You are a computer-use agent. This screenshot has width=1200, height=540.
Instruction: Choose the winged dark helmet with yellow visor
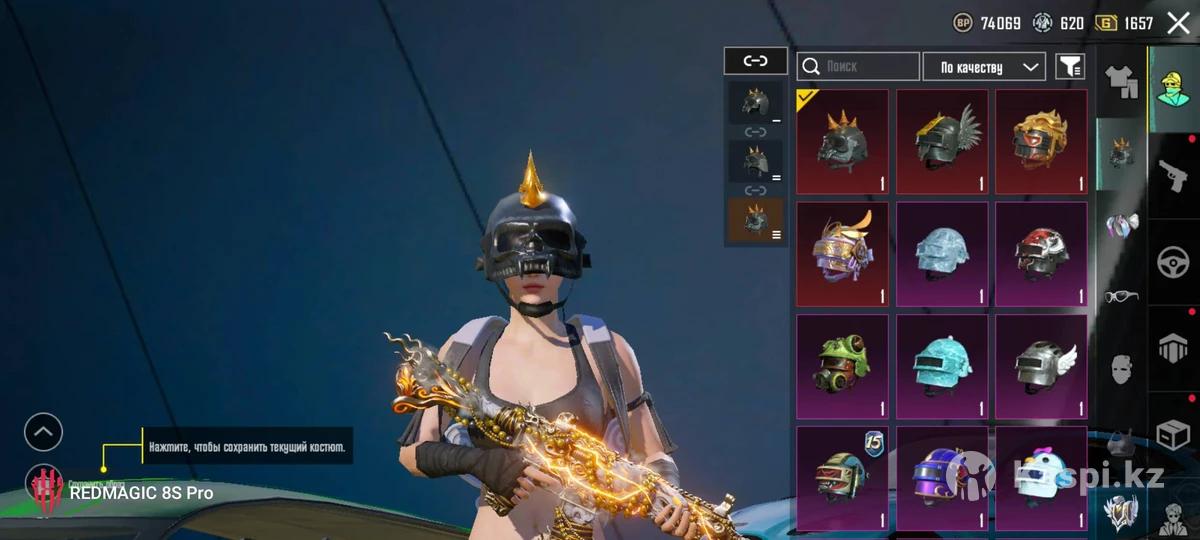(x=942, y=141)
